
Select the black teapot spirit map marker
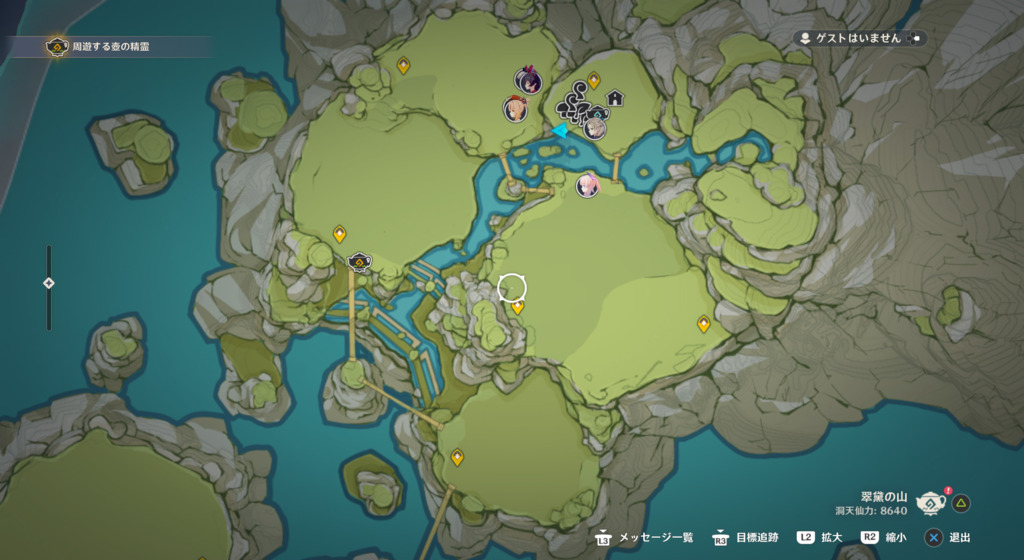[x=359, y=263]
